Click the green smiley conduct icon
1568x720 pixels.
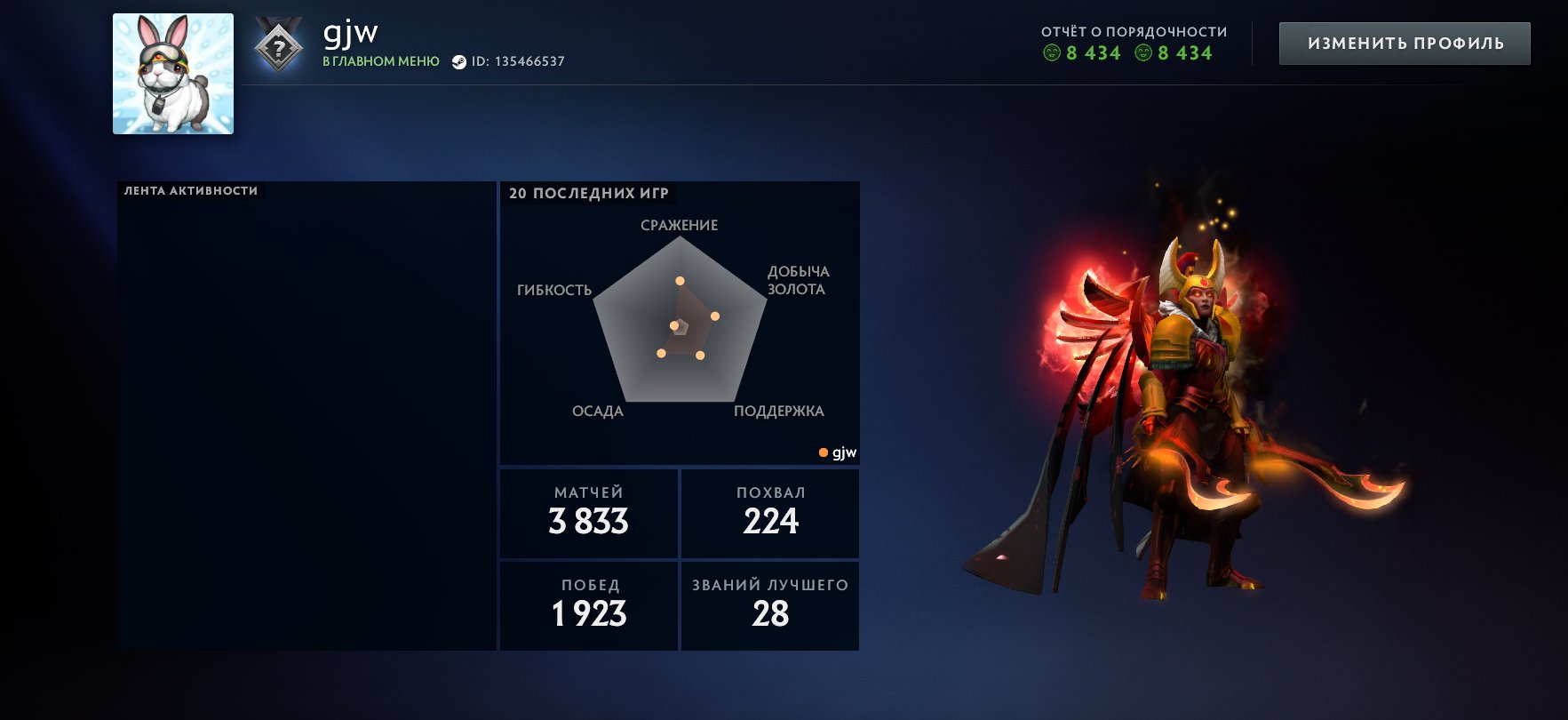tap(1053, 53)
